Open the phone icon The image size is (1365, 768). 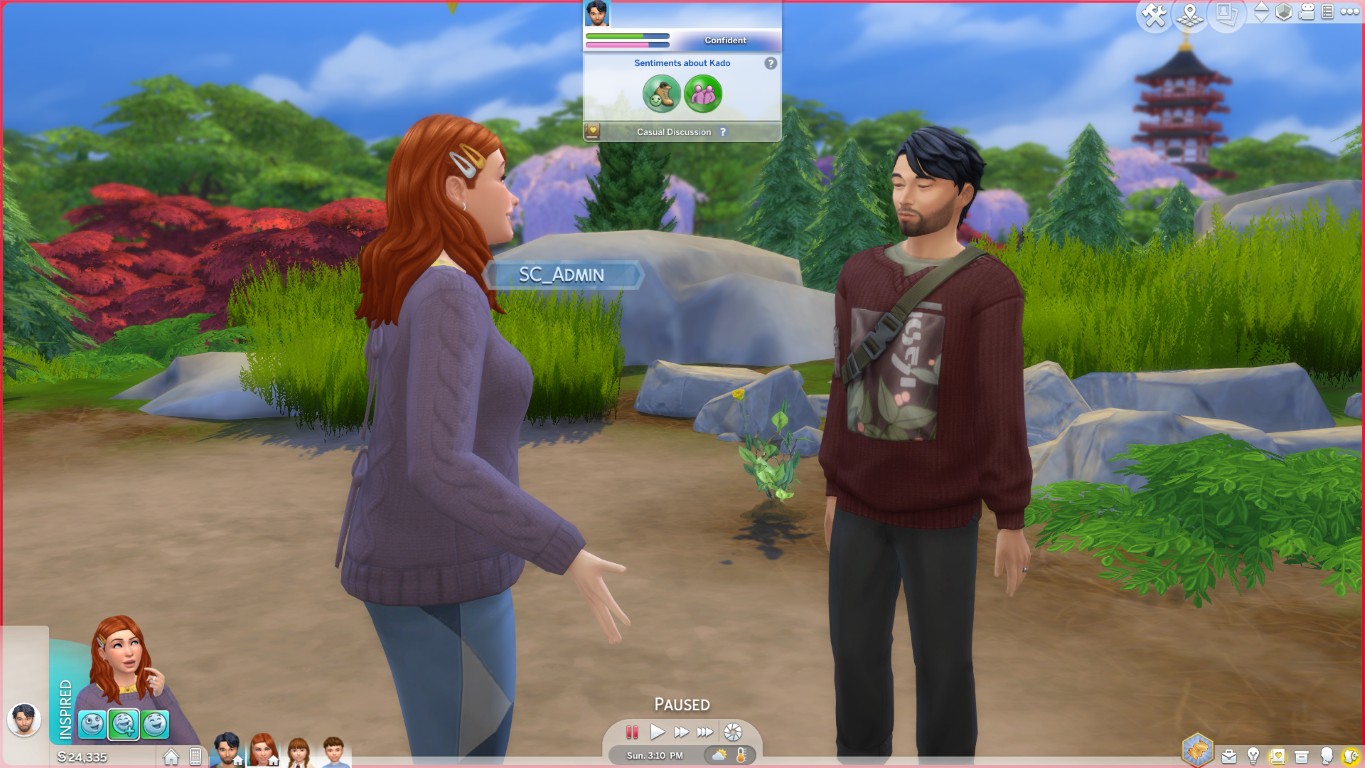(x=196, y=757)
